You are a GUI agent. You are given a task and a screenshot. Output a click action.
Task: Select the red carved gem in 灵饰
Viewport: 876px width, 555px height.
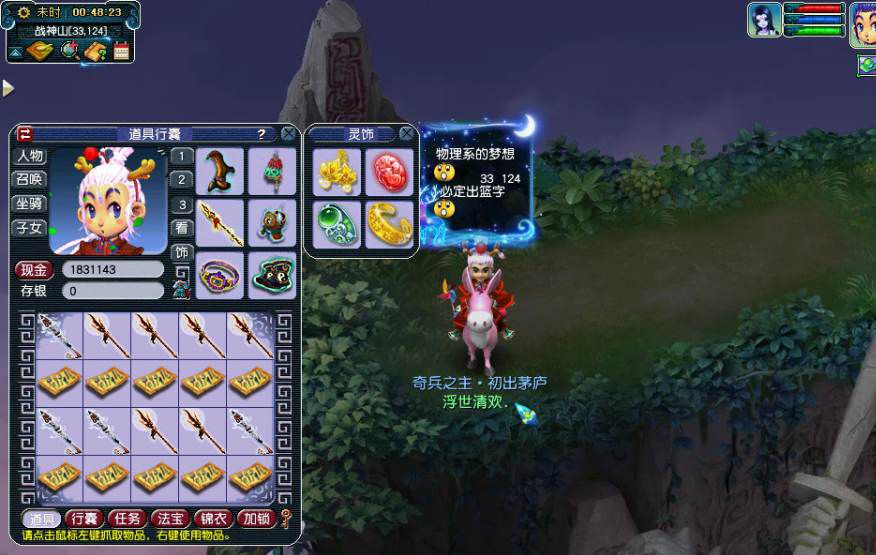pos(387,172)
